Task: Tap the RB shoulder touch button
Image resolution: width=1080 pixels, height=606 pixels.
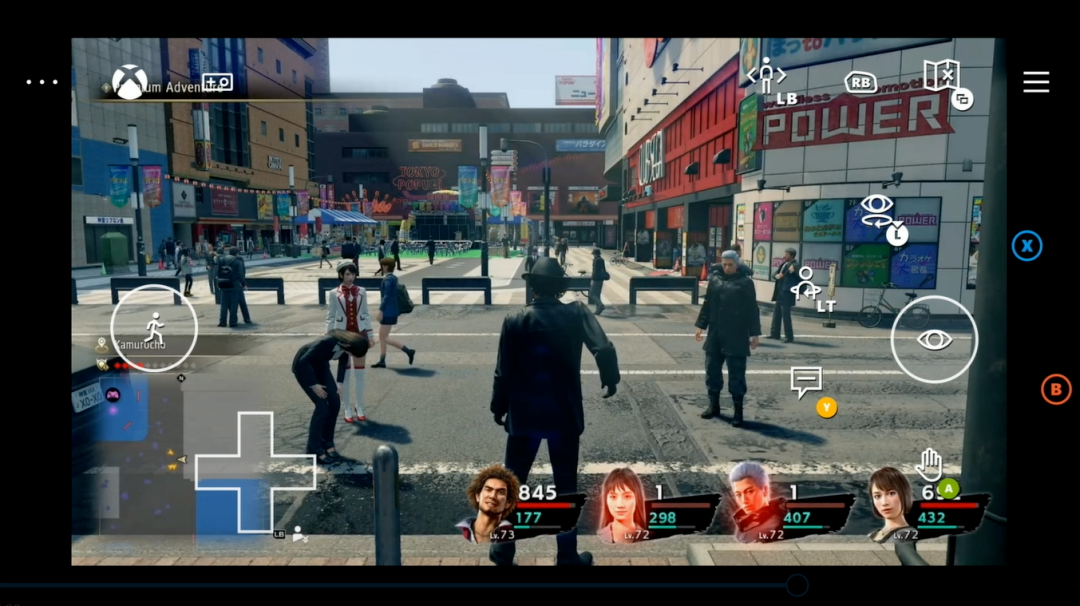Action: (860, 83)
